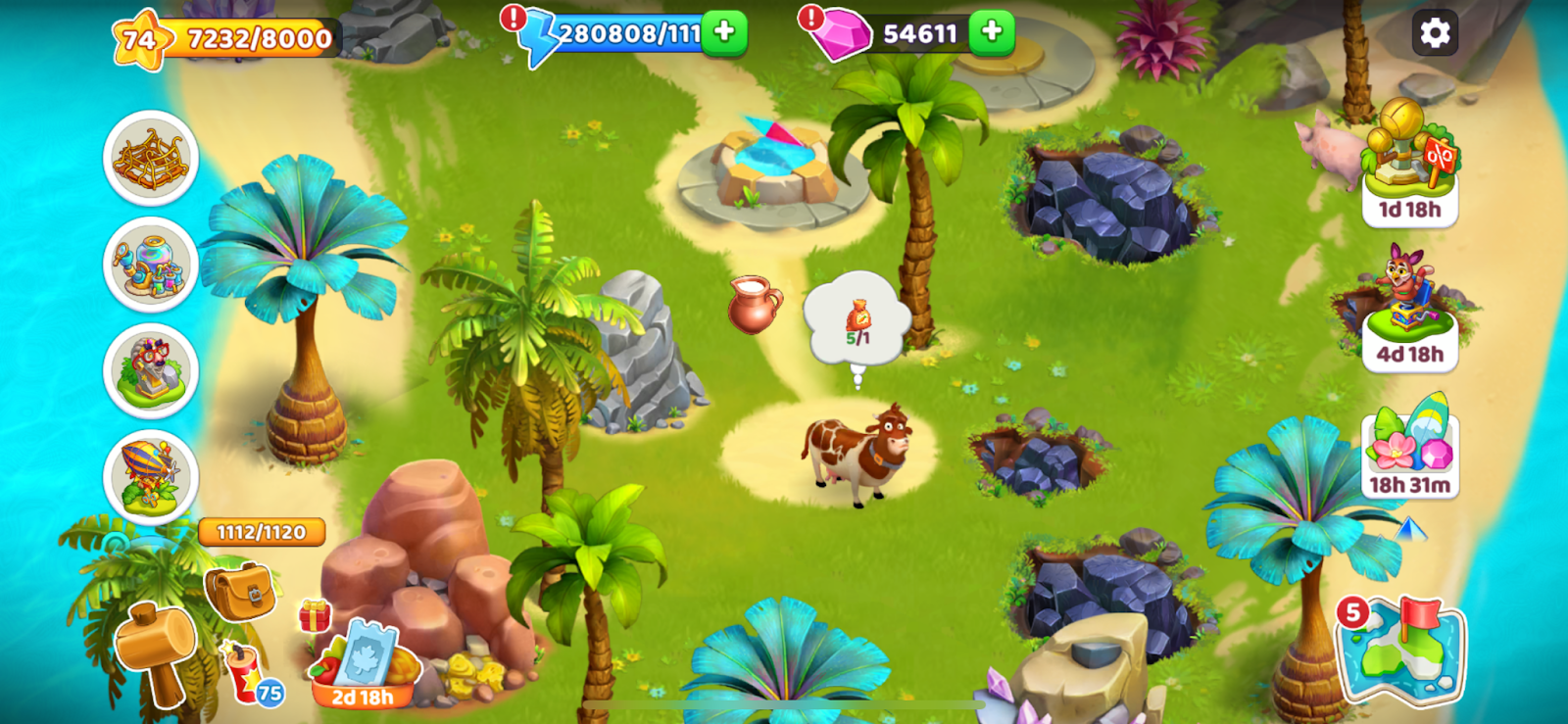Claim the red gift box
The image size is (1568, 724).
coord(315,615)
